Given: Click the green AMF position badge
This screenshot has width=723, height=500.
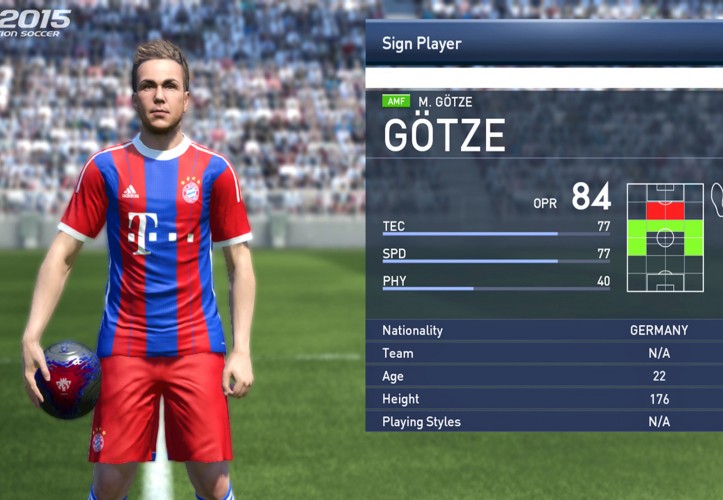Looking at the screenshot, I should tap(396, 102).
